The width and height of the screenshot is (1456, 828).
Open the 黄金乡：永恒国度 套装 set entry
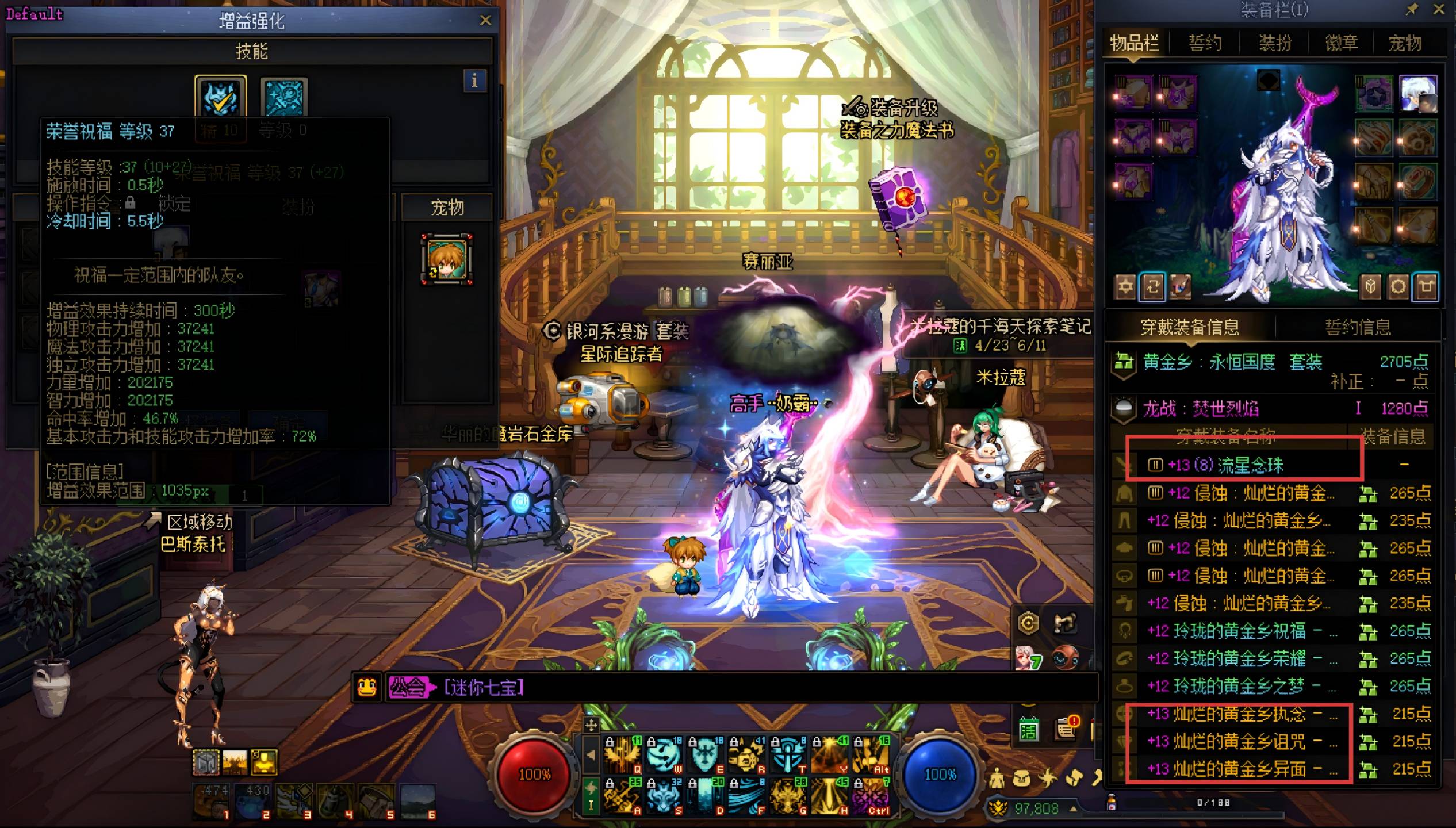coord(1232,362)
